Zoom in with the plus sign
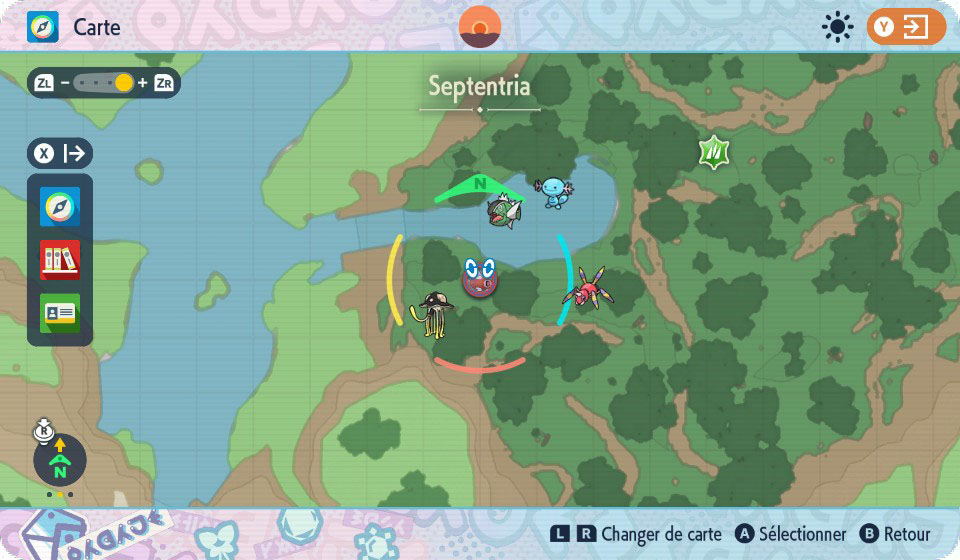960x560 pixels. pos(143,83)
